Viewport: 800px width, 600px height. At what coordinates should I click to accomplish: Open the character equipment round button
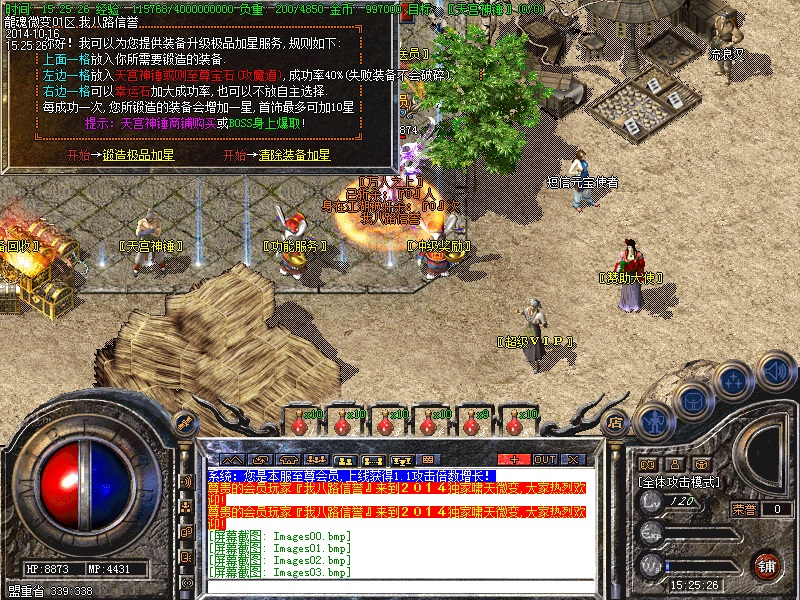[653, 420]
